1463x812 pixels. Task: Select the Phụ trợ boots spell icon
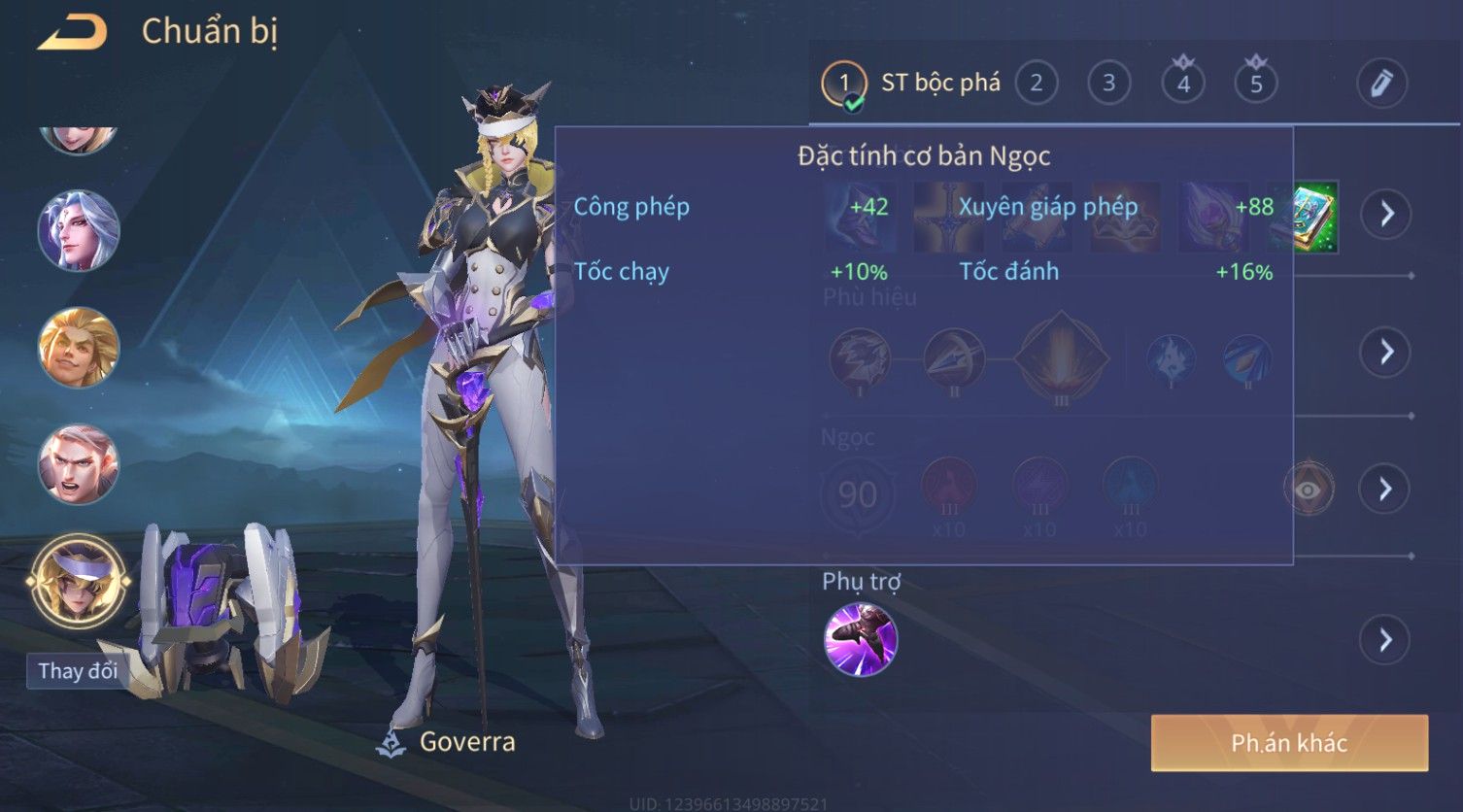coord(860,639)
